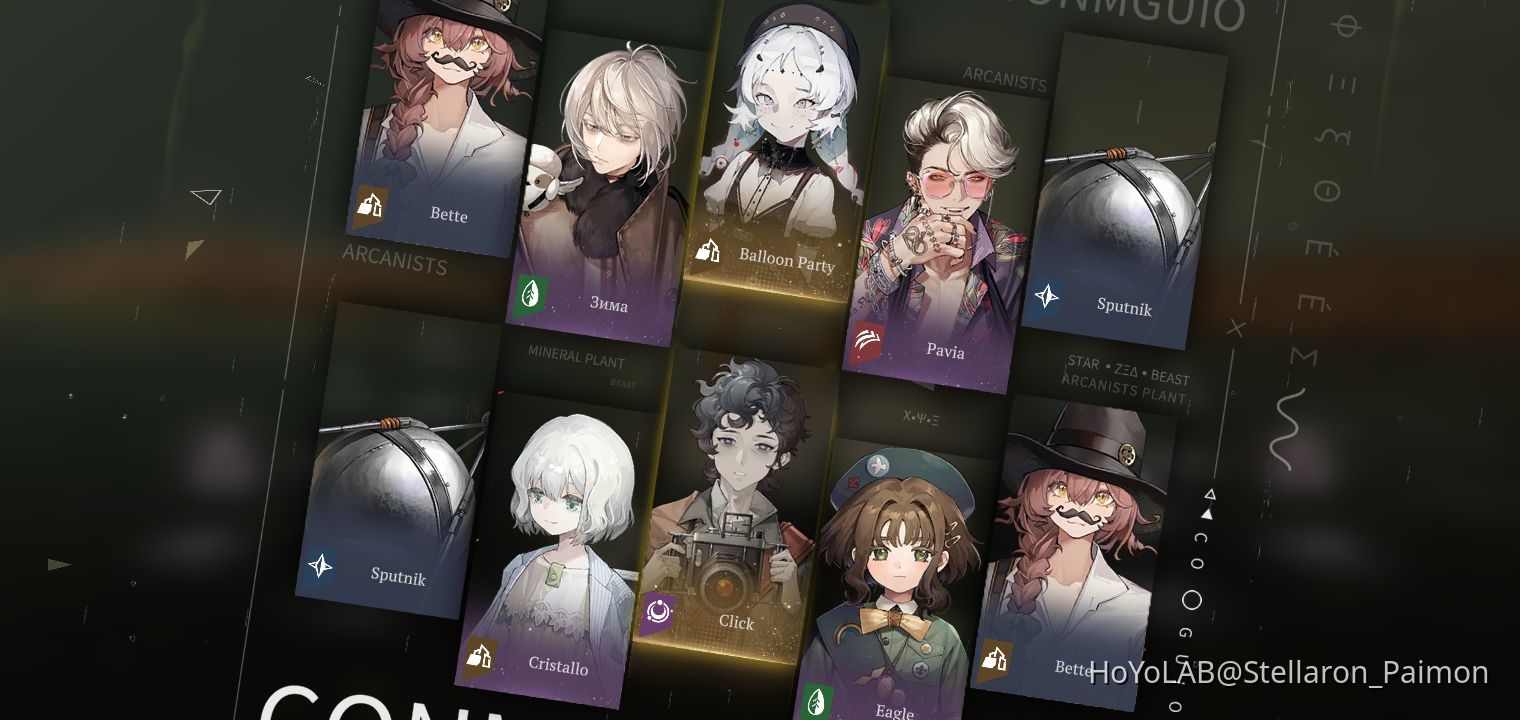The width and height of the screenshot is (1520, 720).
Task: Click the Star icon on the upper Sputnik card
Action: [1045, 296]
